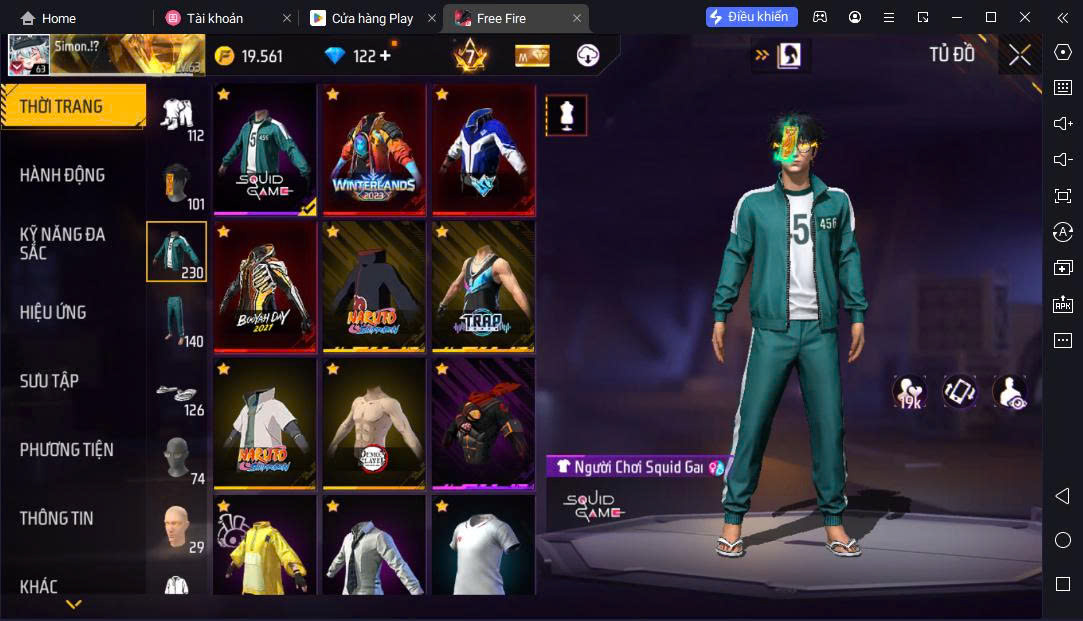Open the pants subcategory with 140 items

(x=177, y=320)
